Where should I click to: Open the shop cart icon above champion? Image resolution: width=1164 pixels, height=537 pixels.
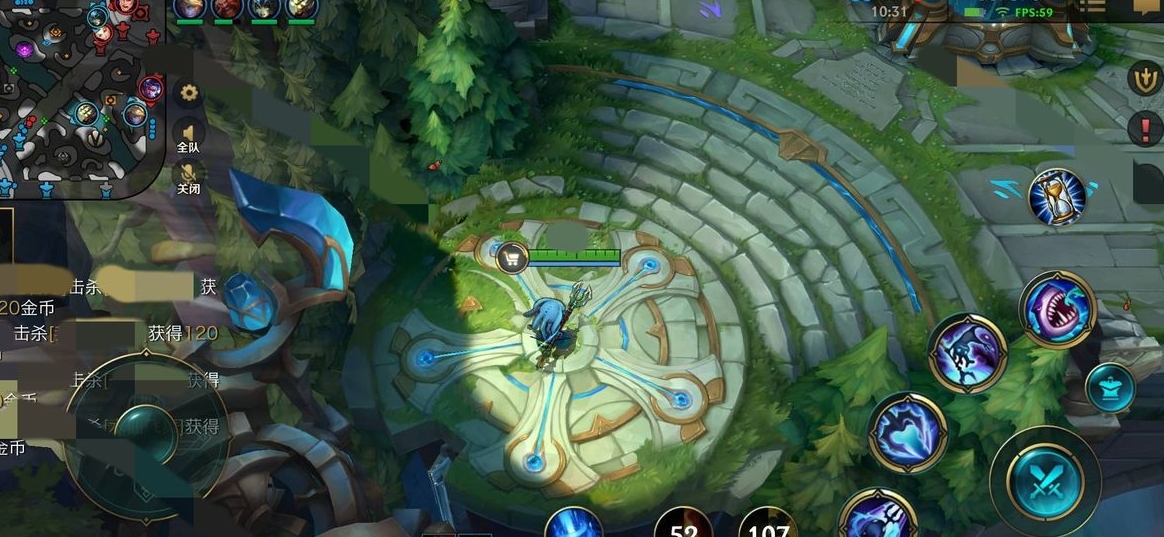tap(513, 258)
